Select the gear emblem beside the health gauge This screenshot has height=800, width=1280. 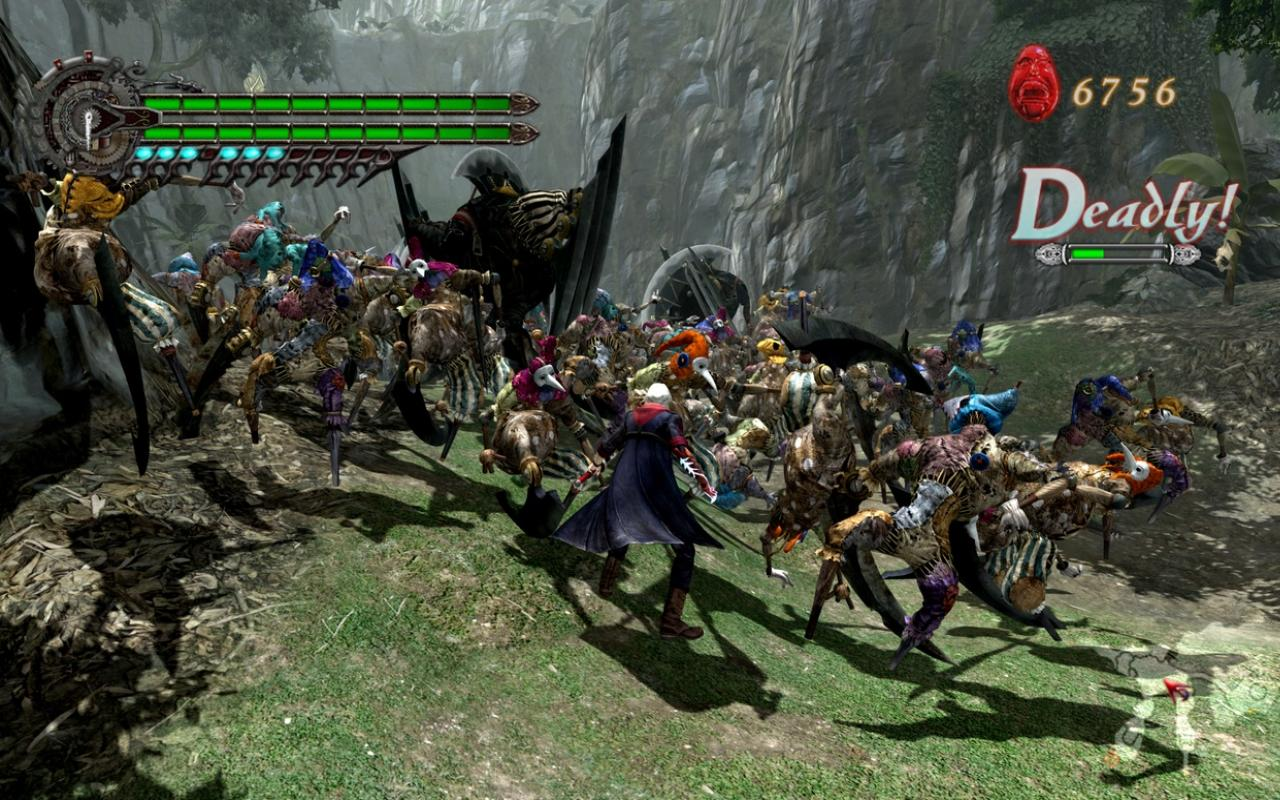[x=88, y=118]
